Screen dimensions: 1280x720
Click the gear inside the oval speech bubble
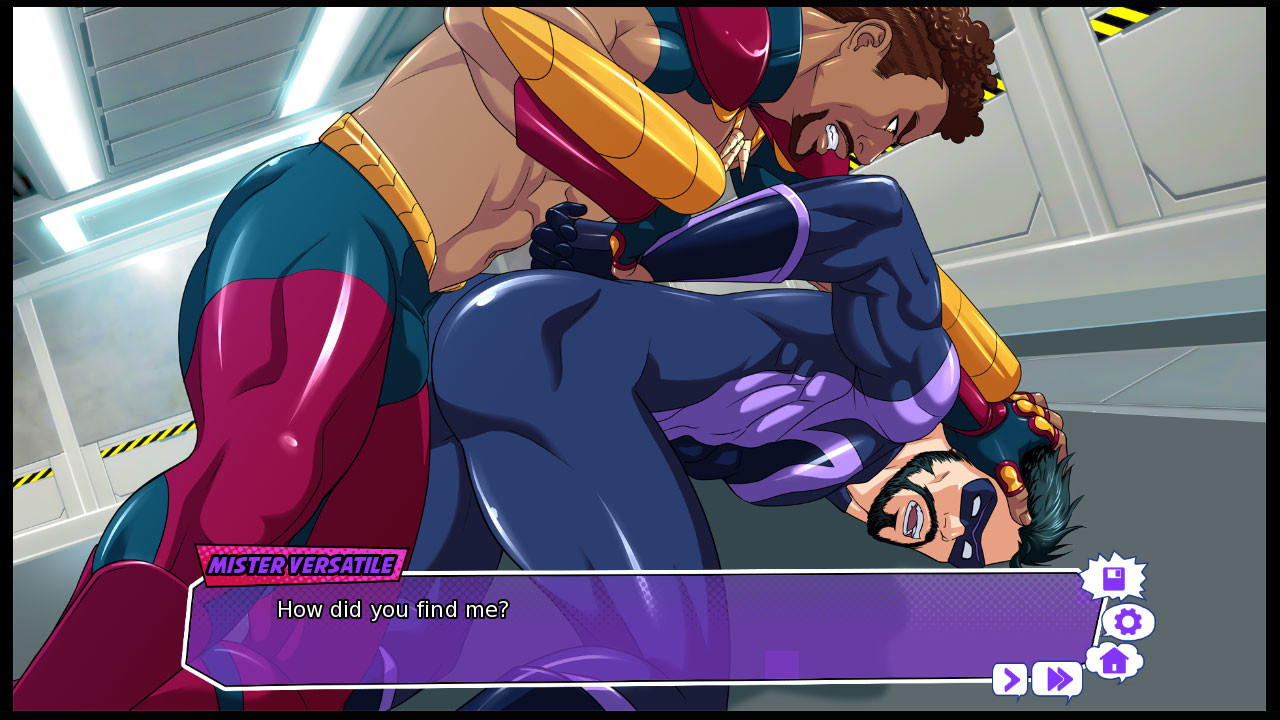(1128, 621)
